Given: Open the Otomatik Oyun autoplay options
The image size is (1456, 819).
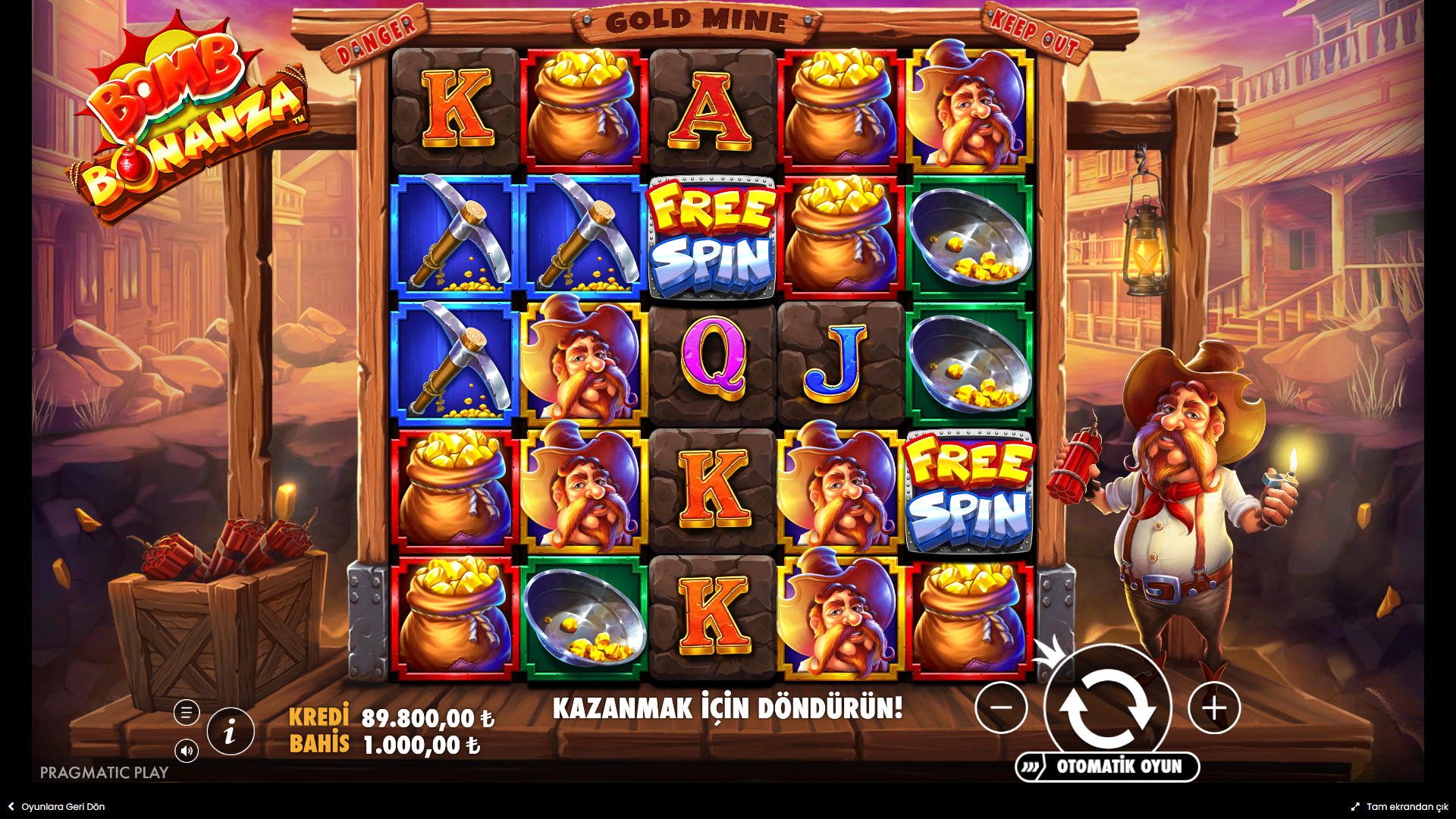Looking at the screenshot, I should point(1108,767).
